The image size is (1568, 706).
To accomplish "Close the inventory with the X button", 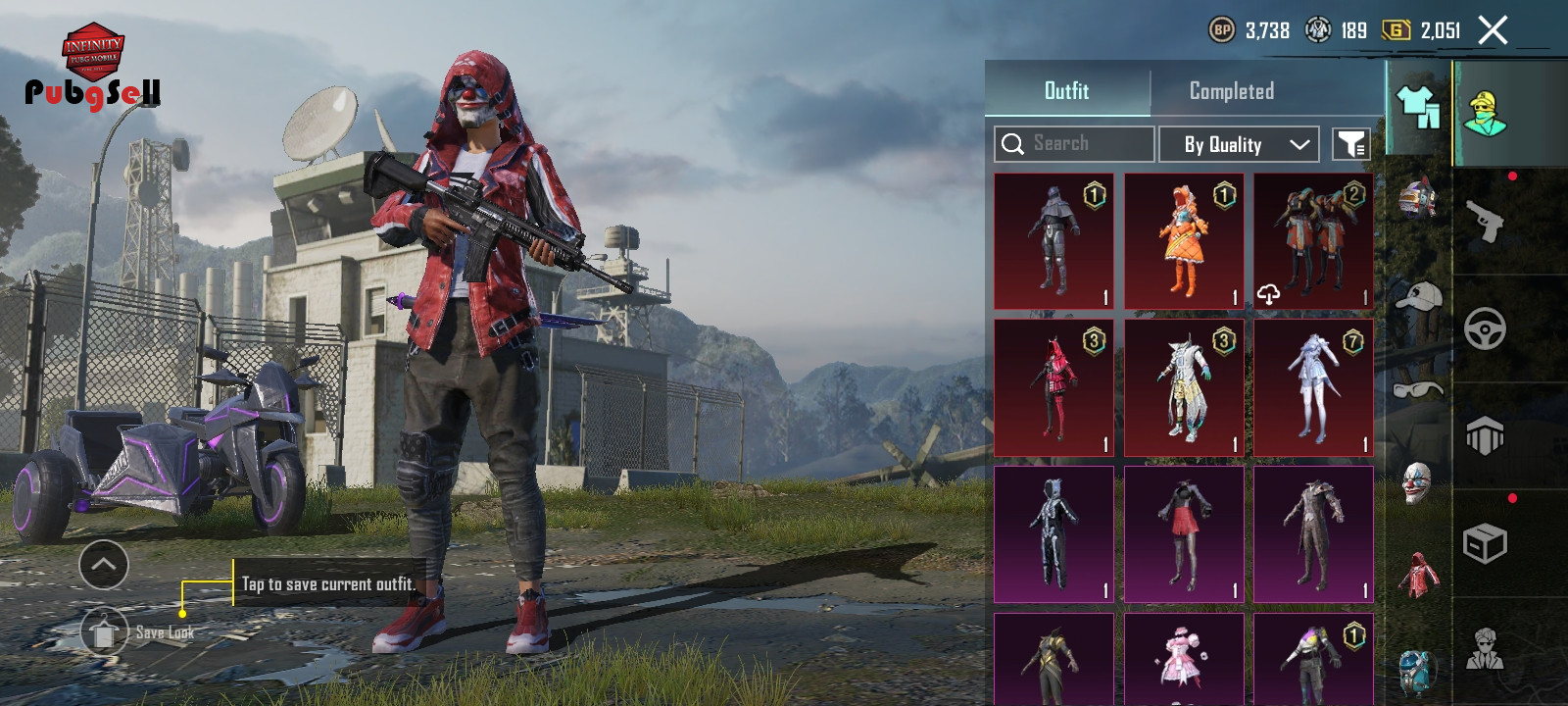I will click(1493, 31).
